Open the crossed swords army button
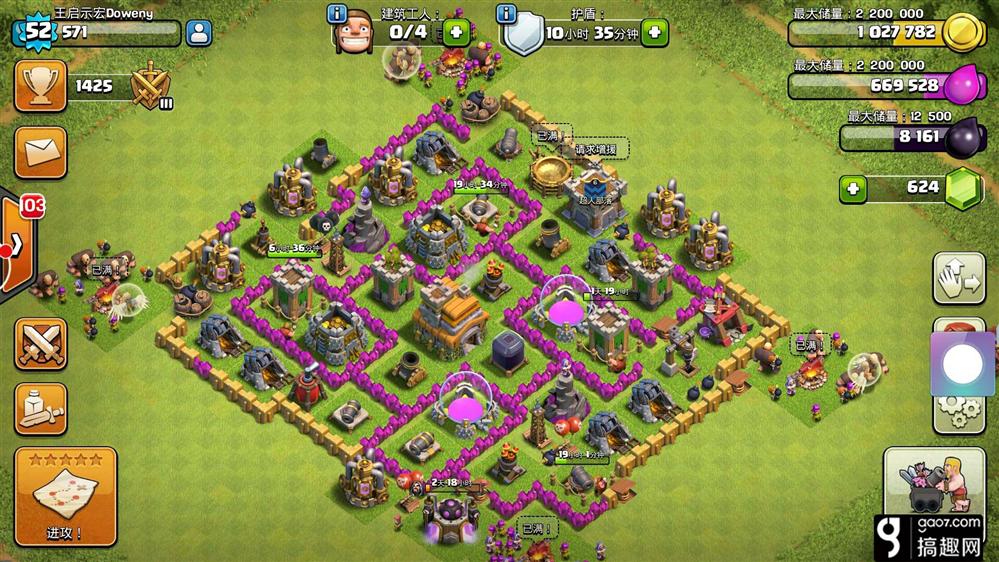The width and height of the screenshot is (999, 562). click(41, 344)
